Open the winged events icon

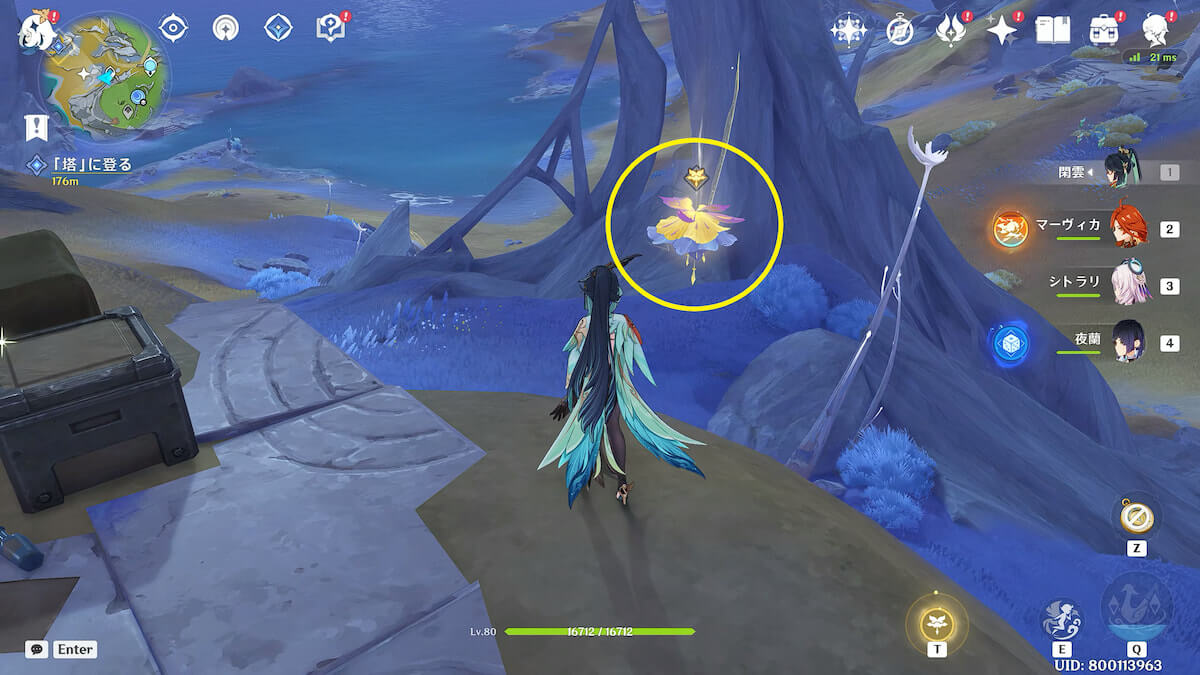point(949,31)
